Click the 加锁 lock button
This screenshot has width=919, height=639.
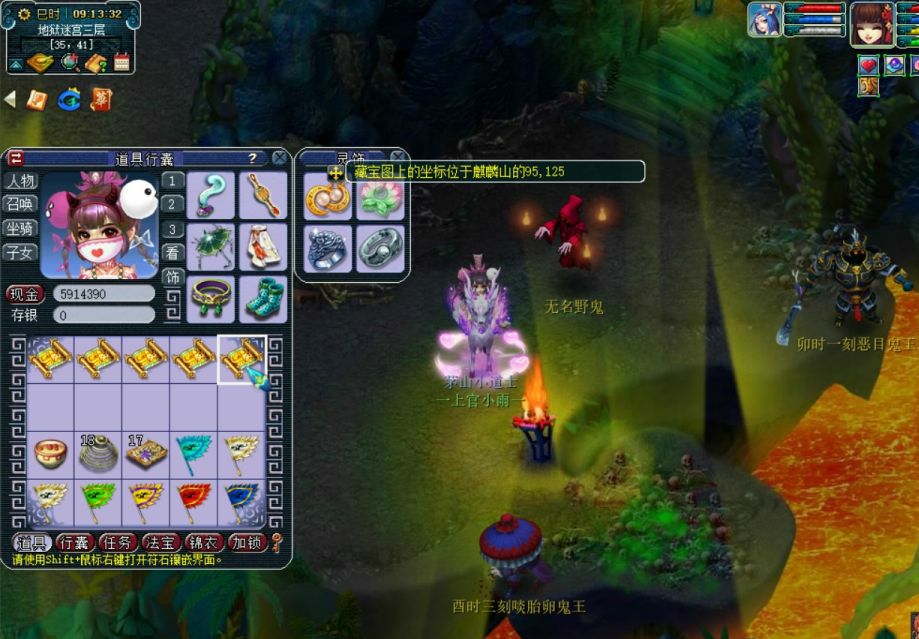point(246,542)
